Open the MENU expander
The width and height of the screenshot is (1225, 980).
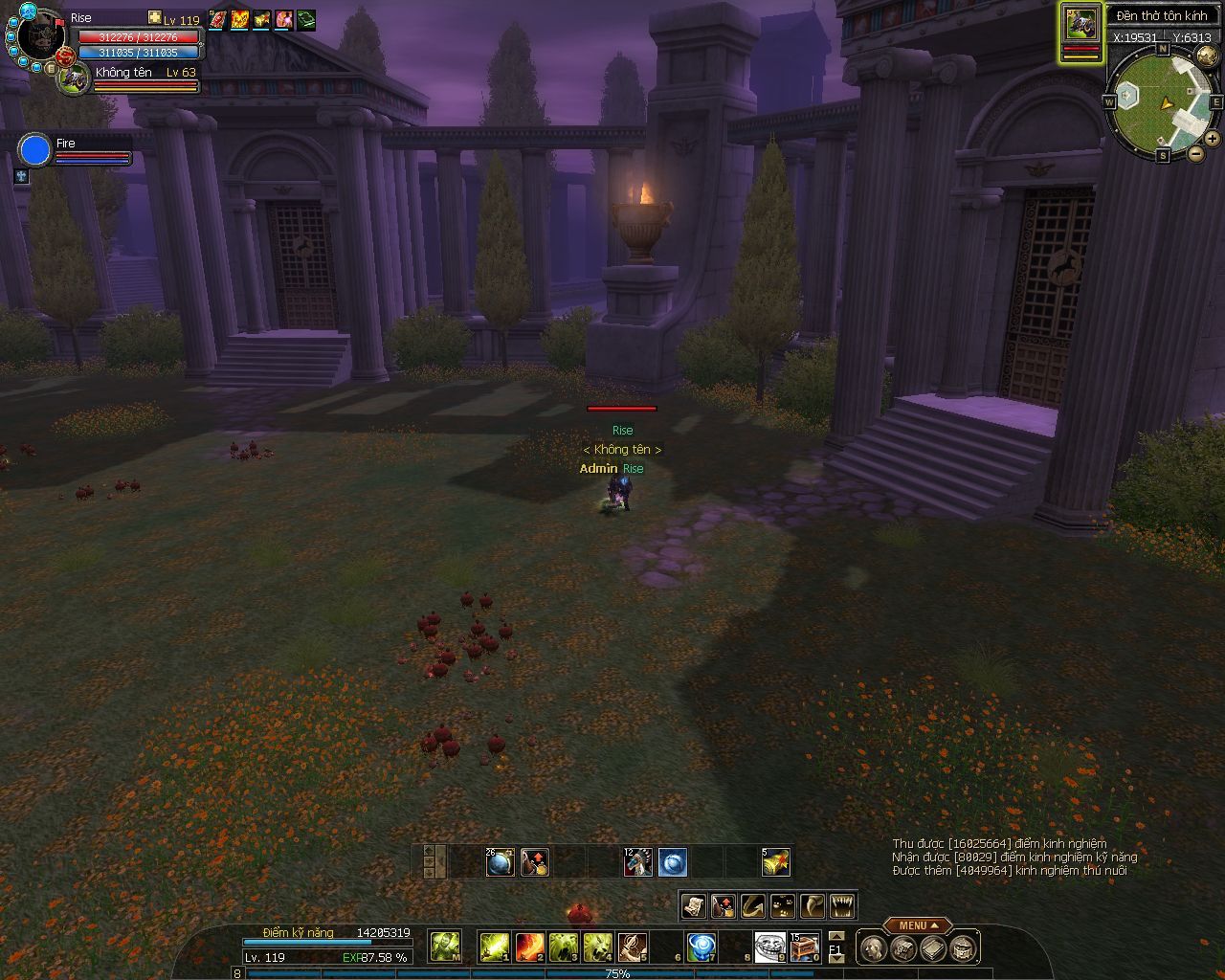[x=918, y=925]
